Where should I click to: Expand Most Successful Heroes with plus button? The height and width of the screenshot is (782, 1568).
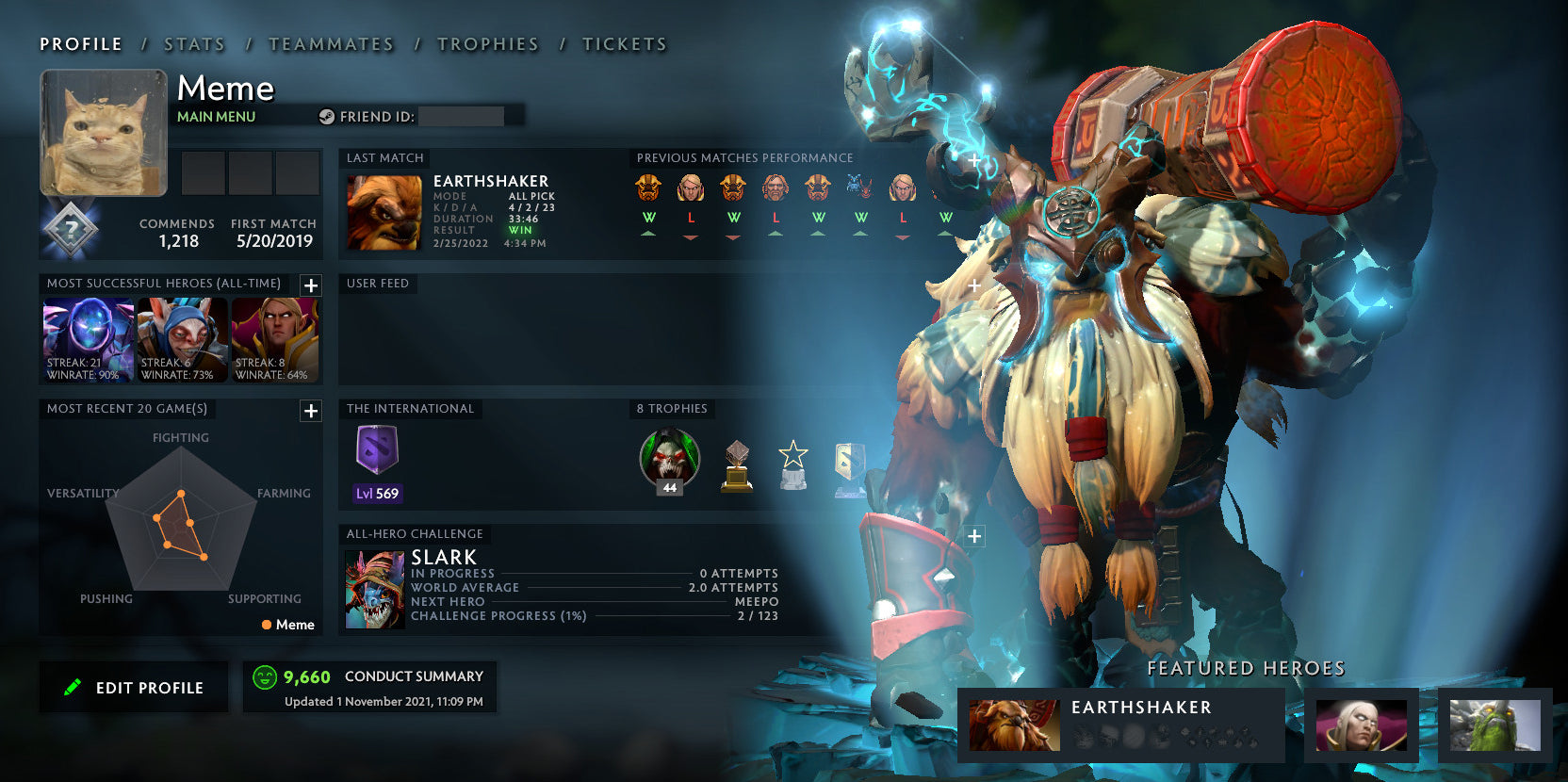coord(311,285)
